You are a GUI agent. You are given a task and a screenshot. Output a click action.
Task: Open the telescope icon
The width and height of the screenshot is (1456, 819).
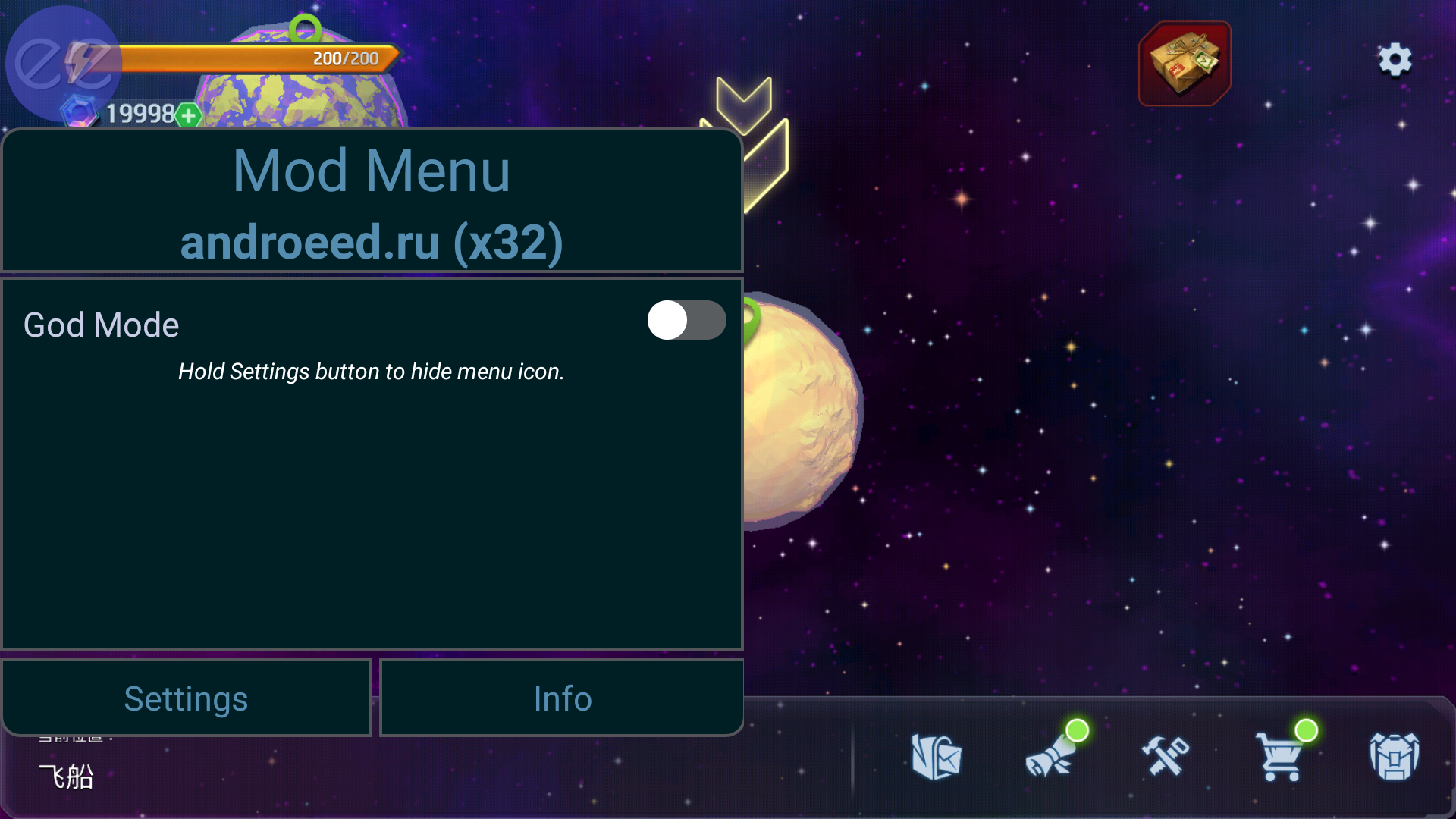pos(1050,757)
